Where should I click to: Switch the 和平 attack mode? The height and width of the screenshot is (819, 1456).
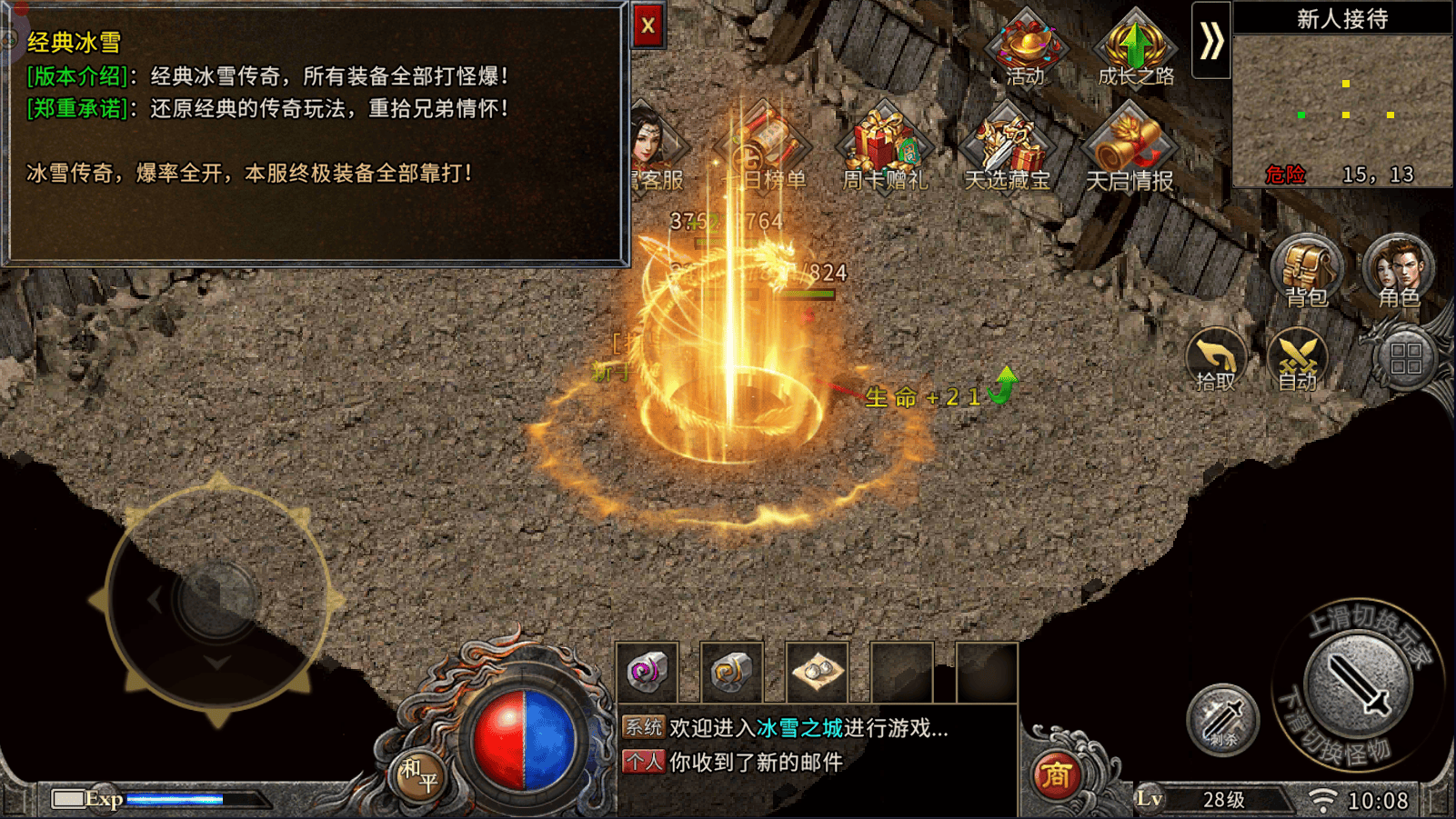[419, 775]
